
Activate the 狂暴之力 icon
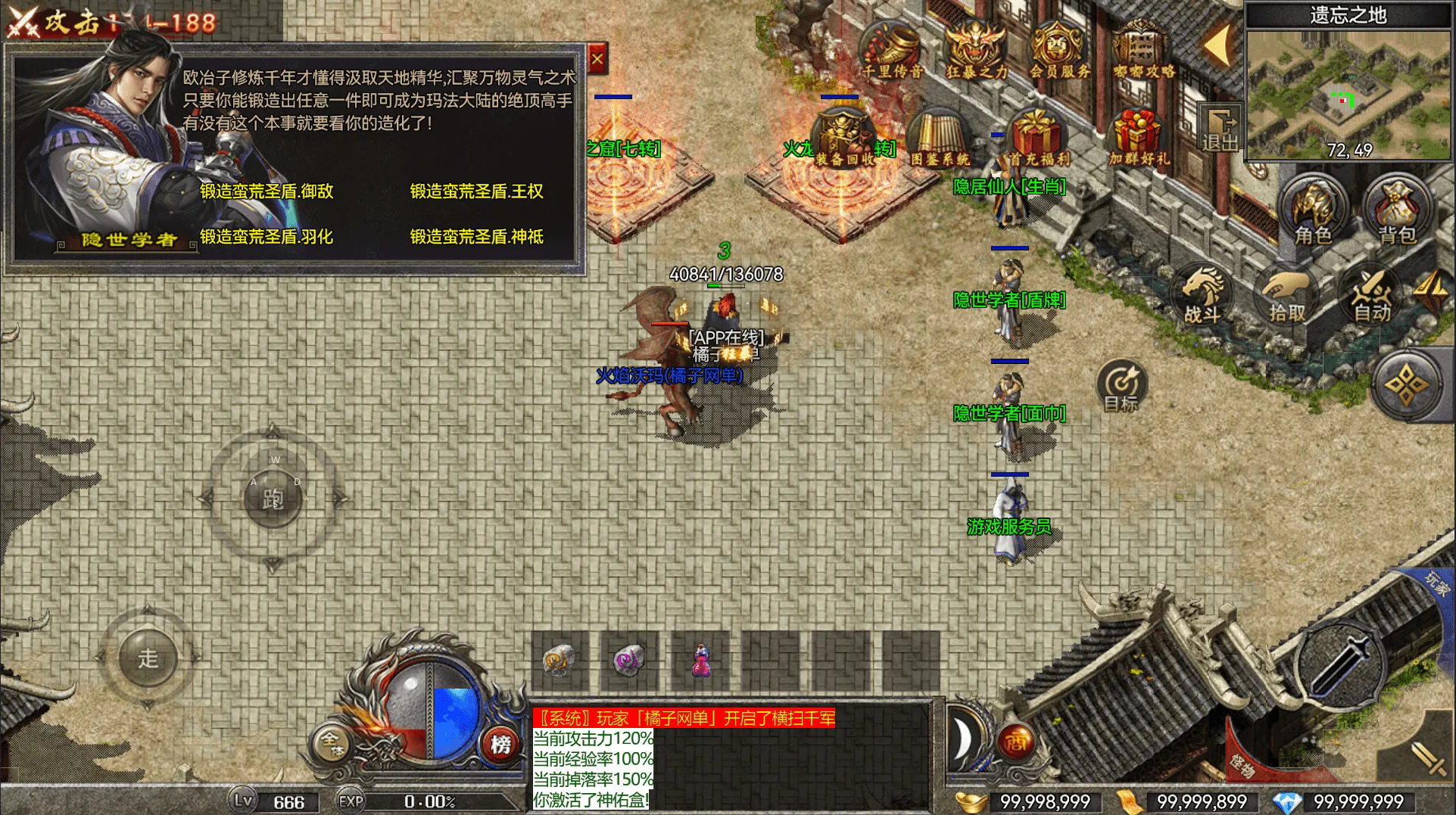tap(977, 51)
